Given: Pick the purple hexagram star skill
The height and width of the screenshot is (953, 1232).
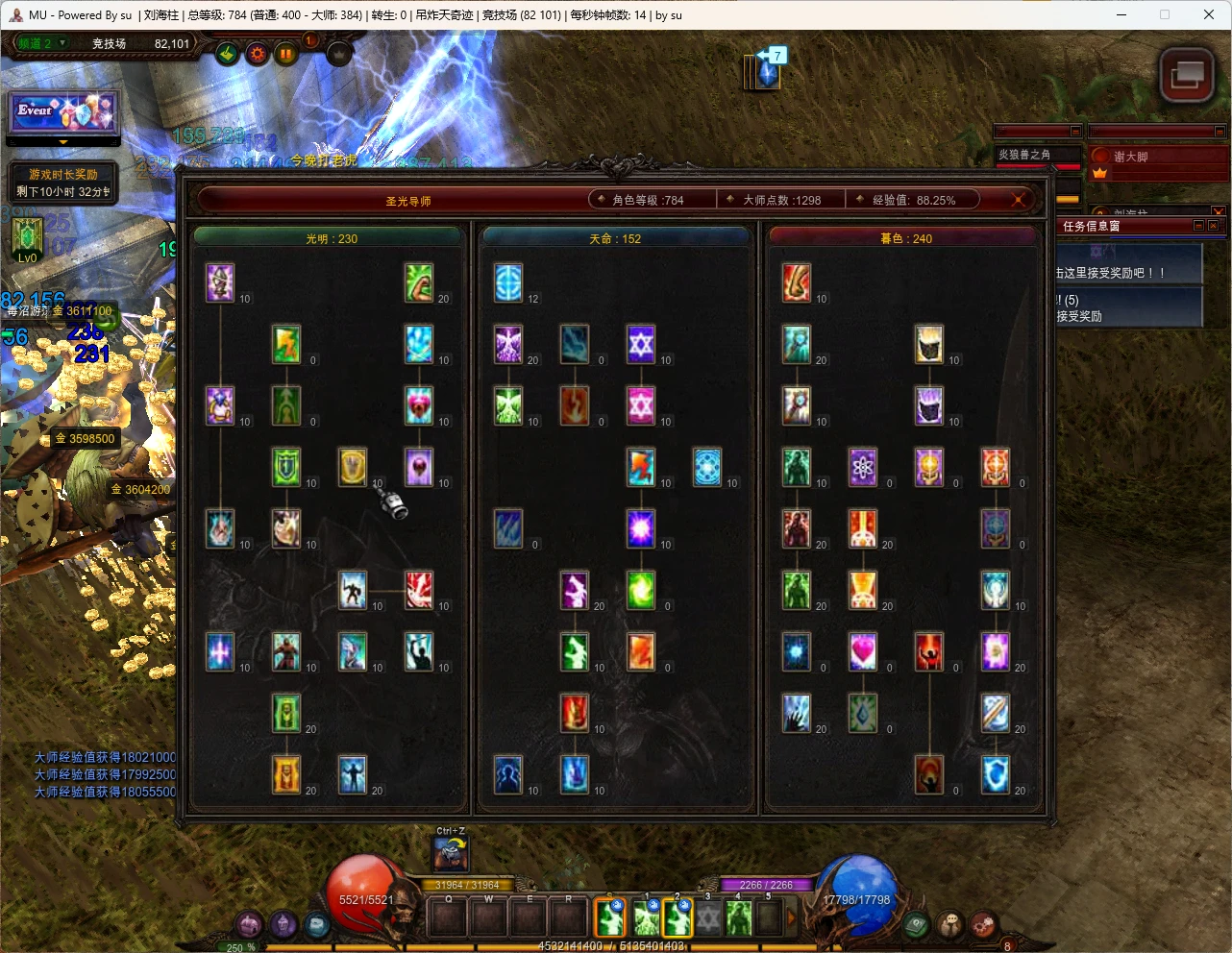Looking at the screenshot, I should [641, 344].
